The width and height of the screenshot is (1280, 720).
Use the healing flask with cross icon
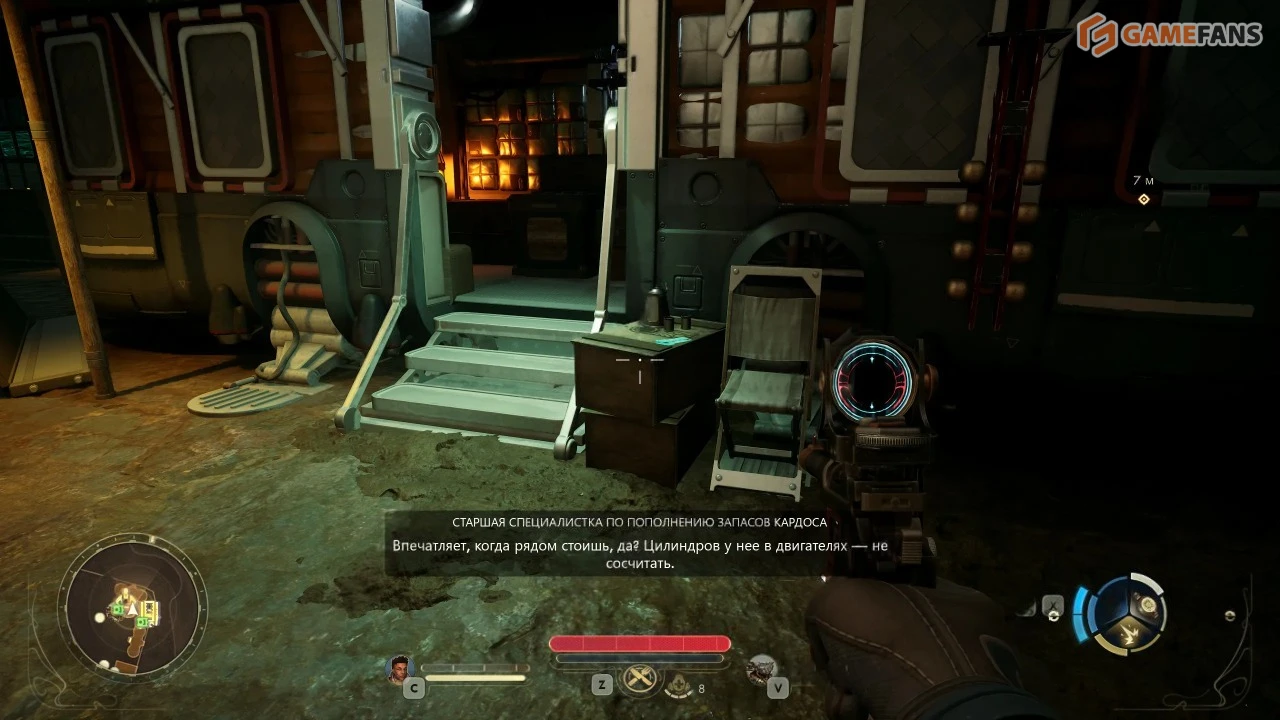(678, 685)
